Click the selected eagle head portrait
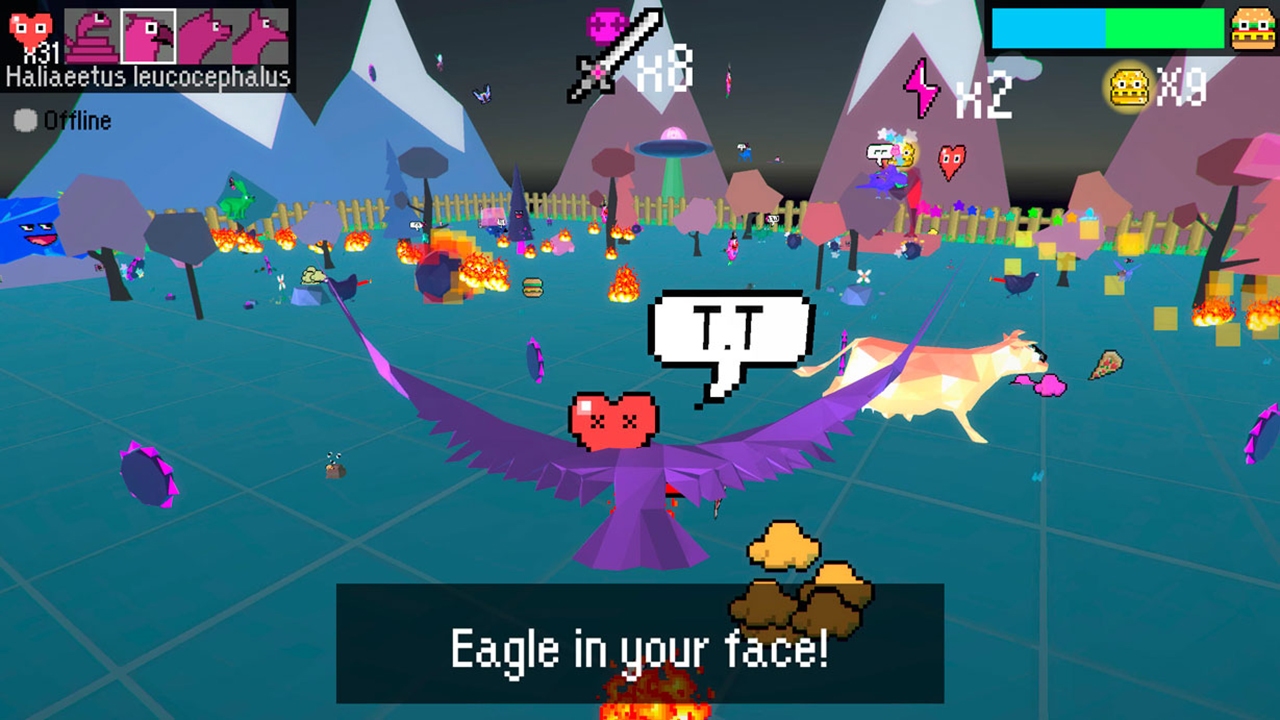The image size is (1280, 720). click(147, 35)
